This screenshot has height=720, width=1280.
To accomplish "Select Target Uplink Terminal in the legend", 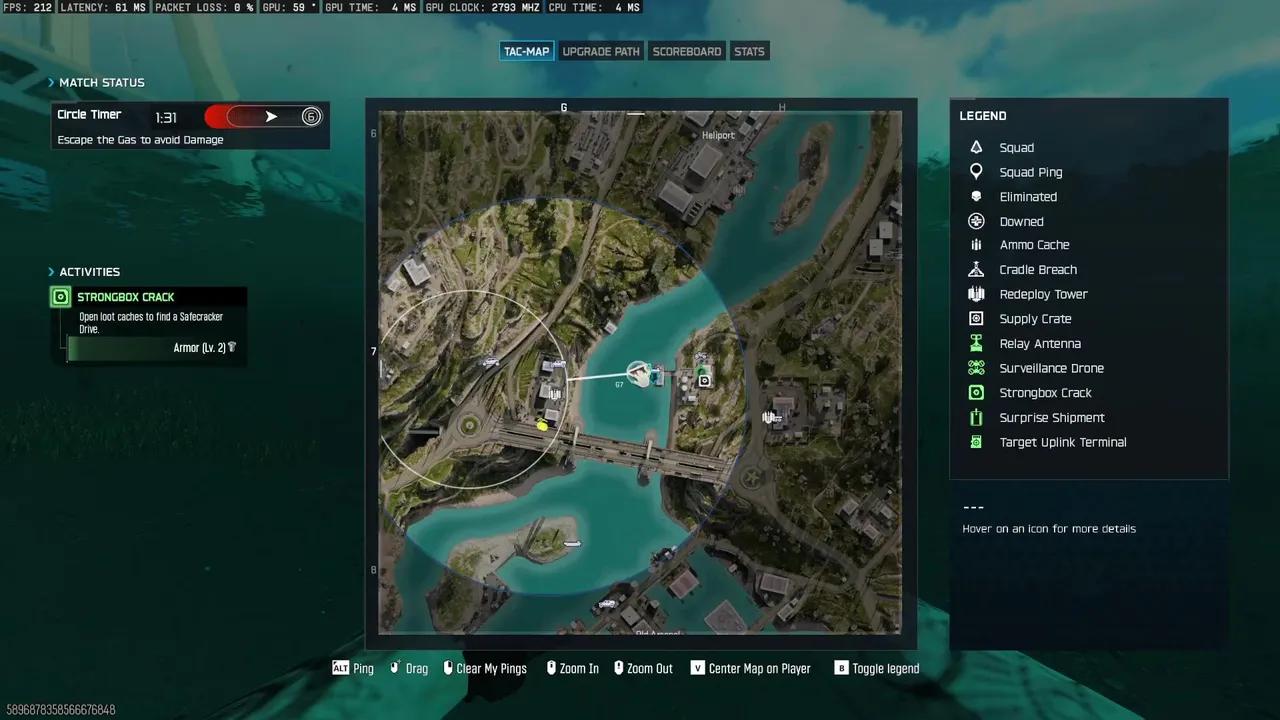I will click(1062, 442).
